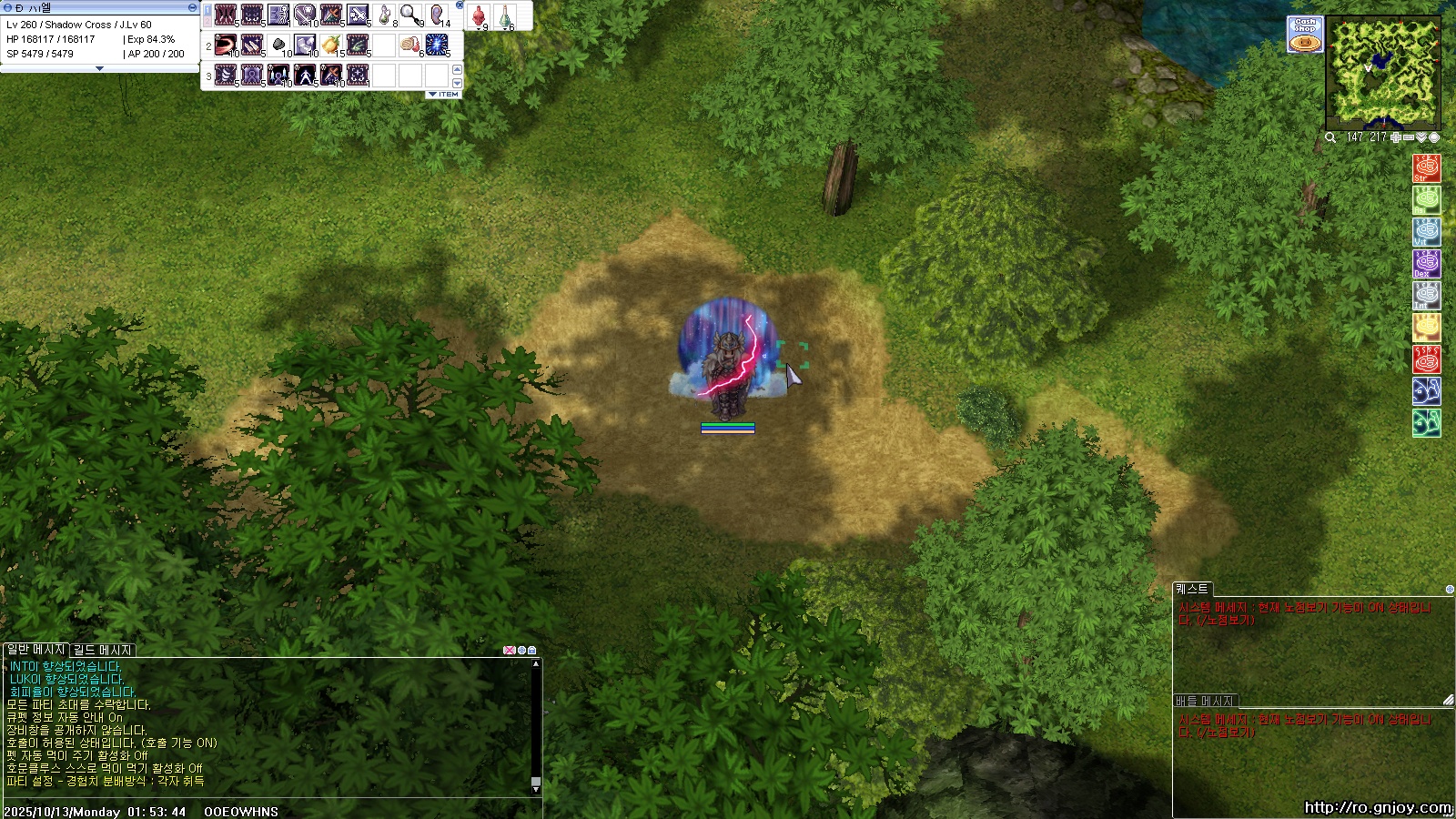This screenshot has height=819, width=1456.
Task: Close the hotbar with its blue X button
Action: coord(460,5)
